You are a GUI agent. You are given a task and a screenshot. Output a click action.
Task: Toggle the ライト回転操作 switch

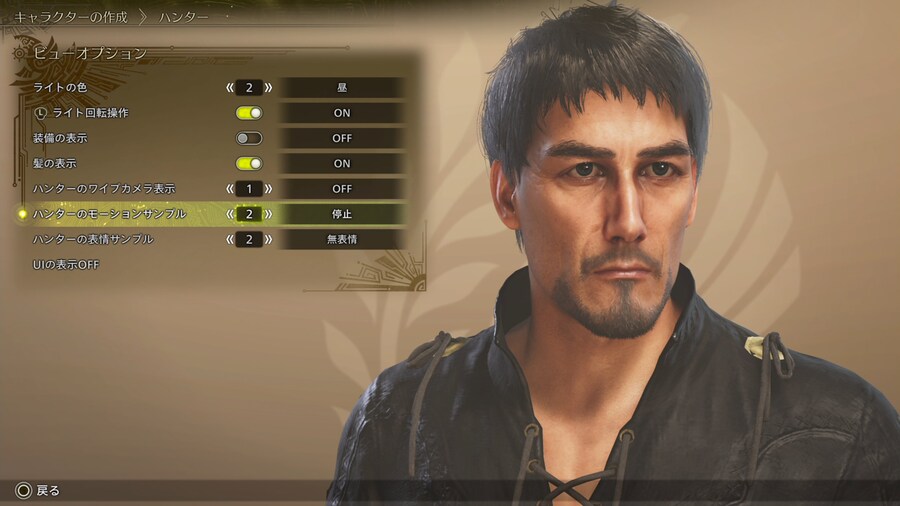click(249, 113)
